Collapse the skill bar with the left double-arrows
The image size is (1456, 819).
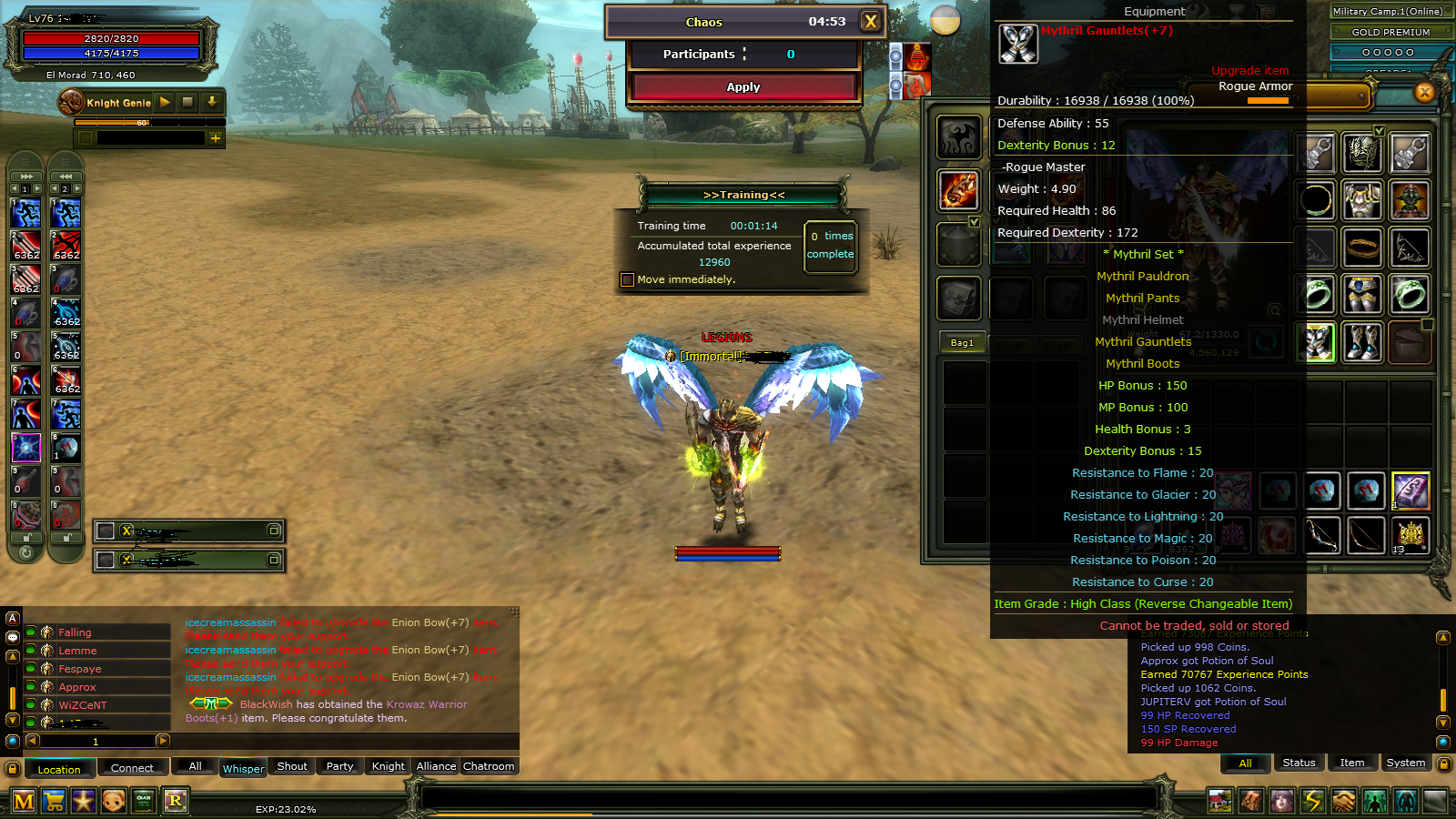tap(64, 175)
